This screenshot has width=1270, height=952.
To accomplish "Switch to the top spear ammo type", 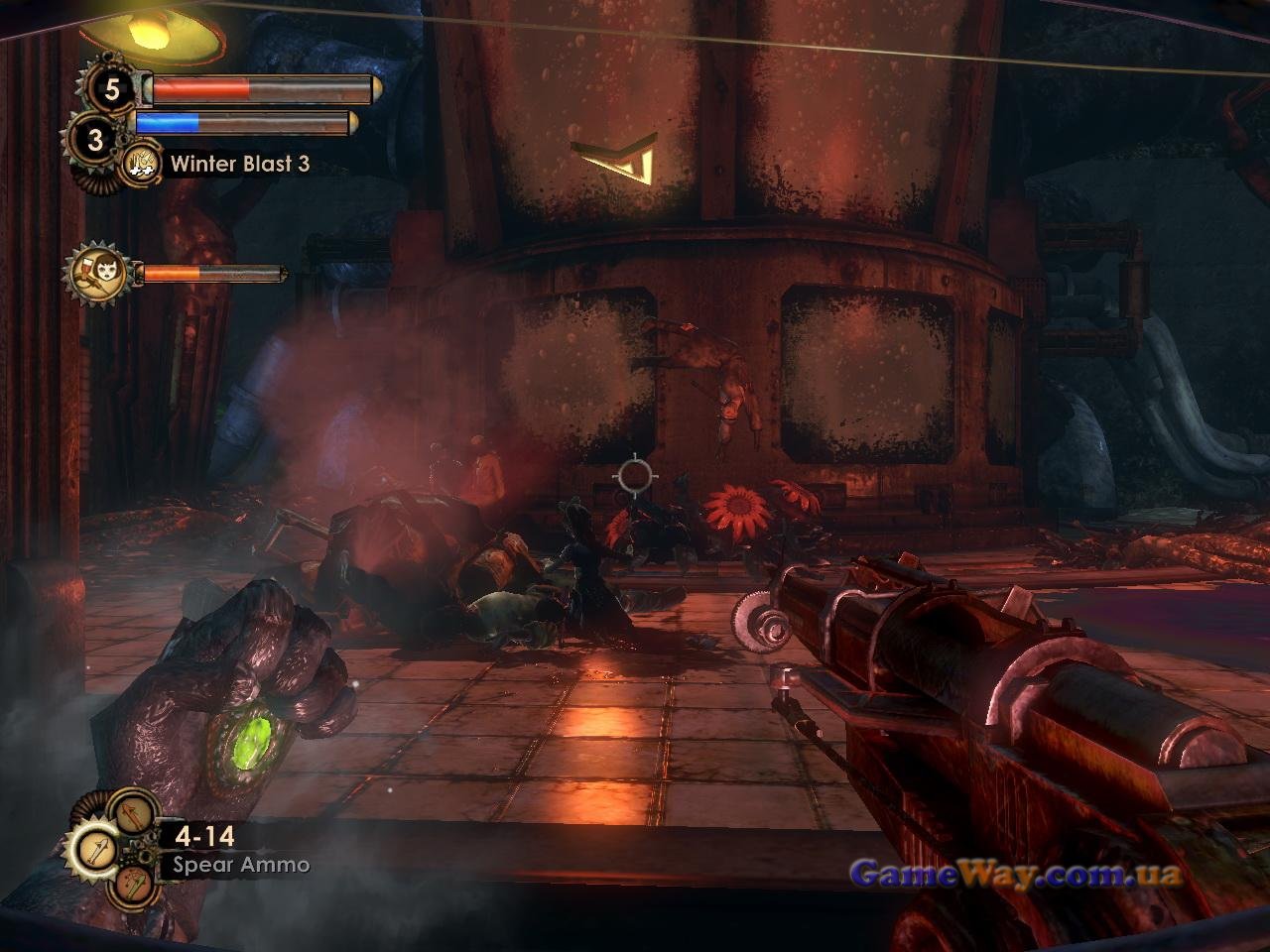I will pyautogui.click(x=133, y=813).
